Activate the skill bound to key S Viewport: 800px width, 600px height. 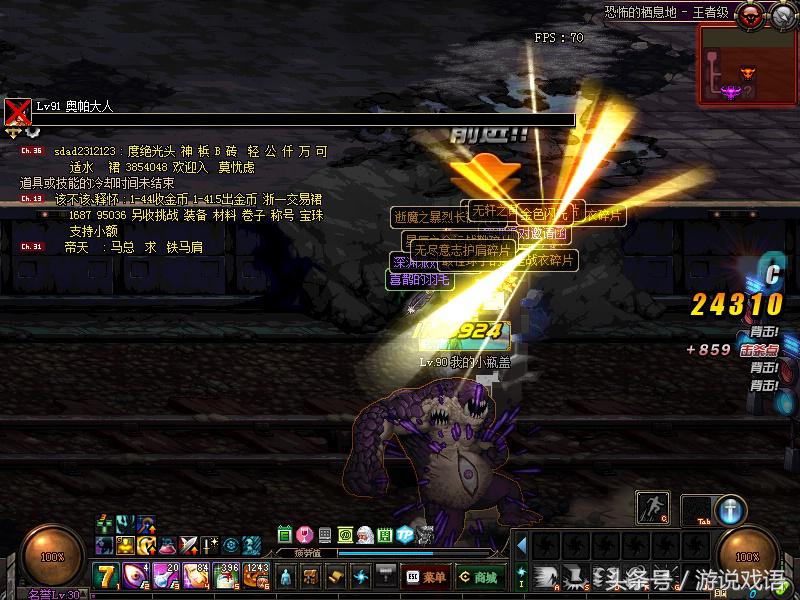[x=575, y=575]
